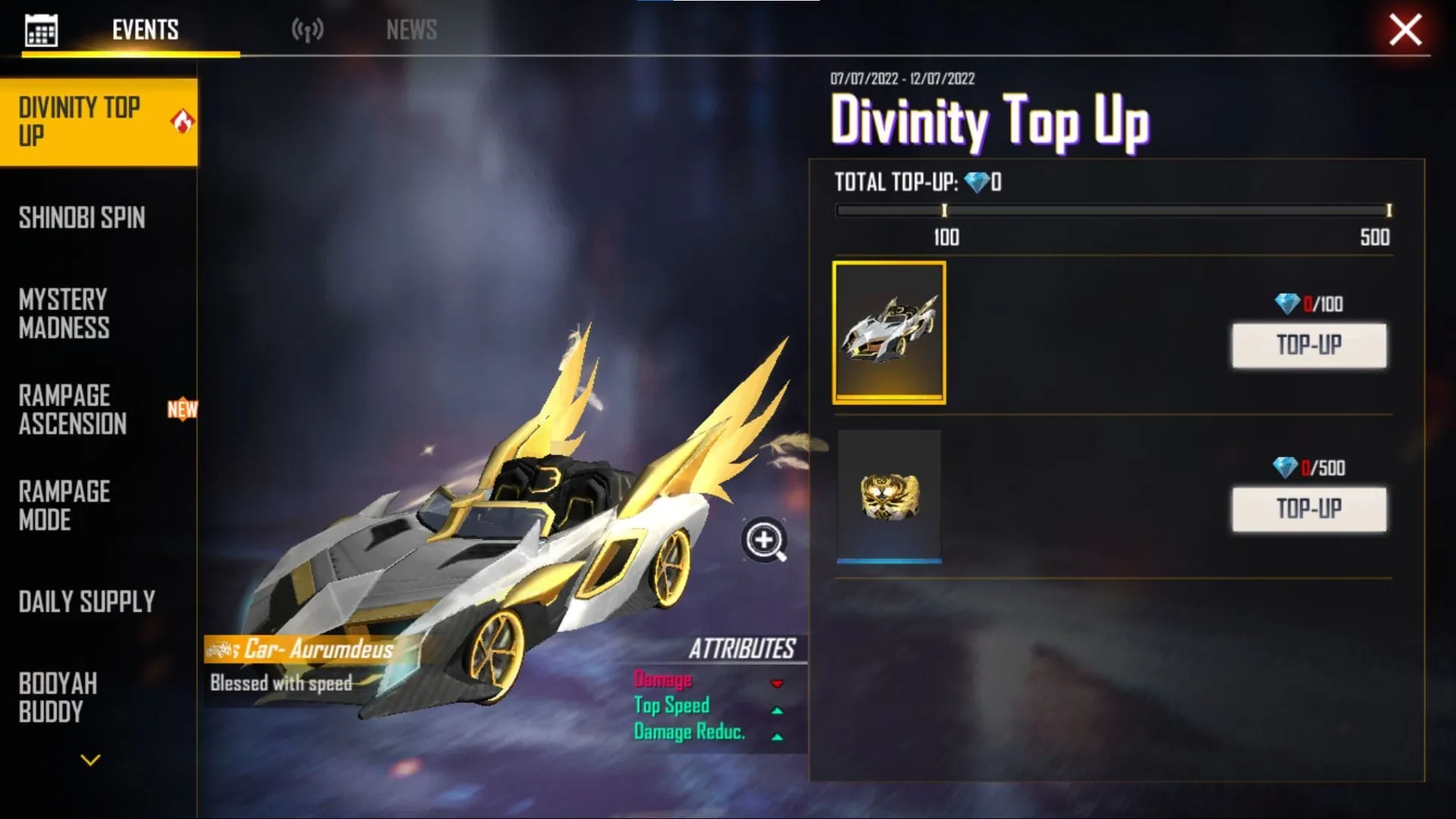
Task: Select the broadcast/announcements icon
Action: pyautogui.click(x=309, y=29)
